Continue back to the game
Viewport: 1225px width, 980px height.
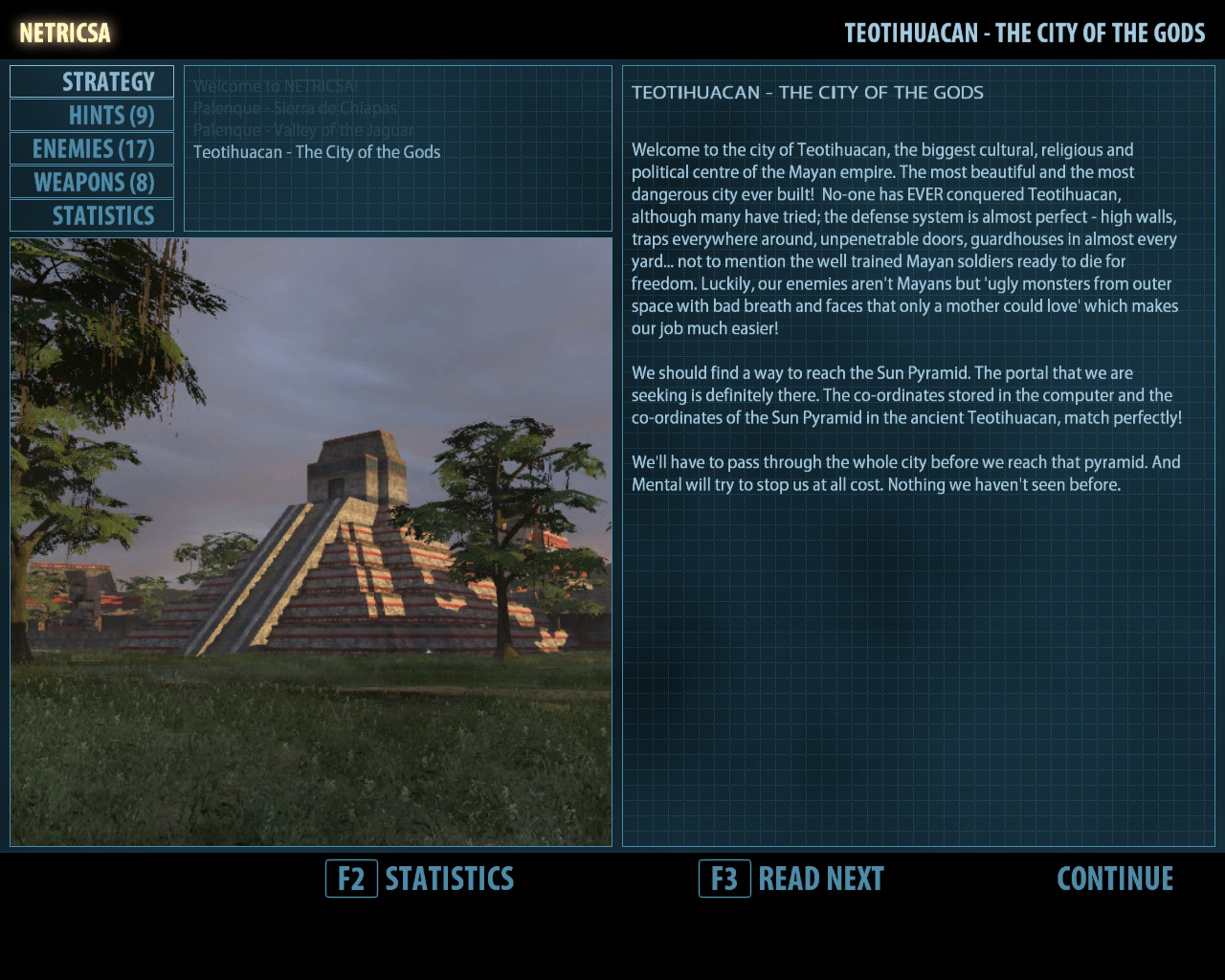tap(1115, 879)
